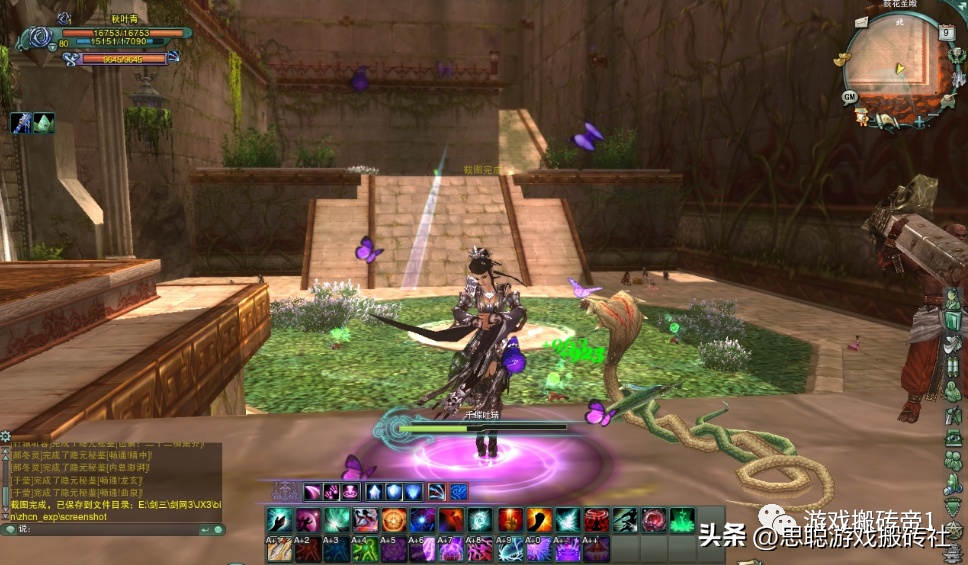
Task: Activate the blue snake pet skill
Action: 458,491
